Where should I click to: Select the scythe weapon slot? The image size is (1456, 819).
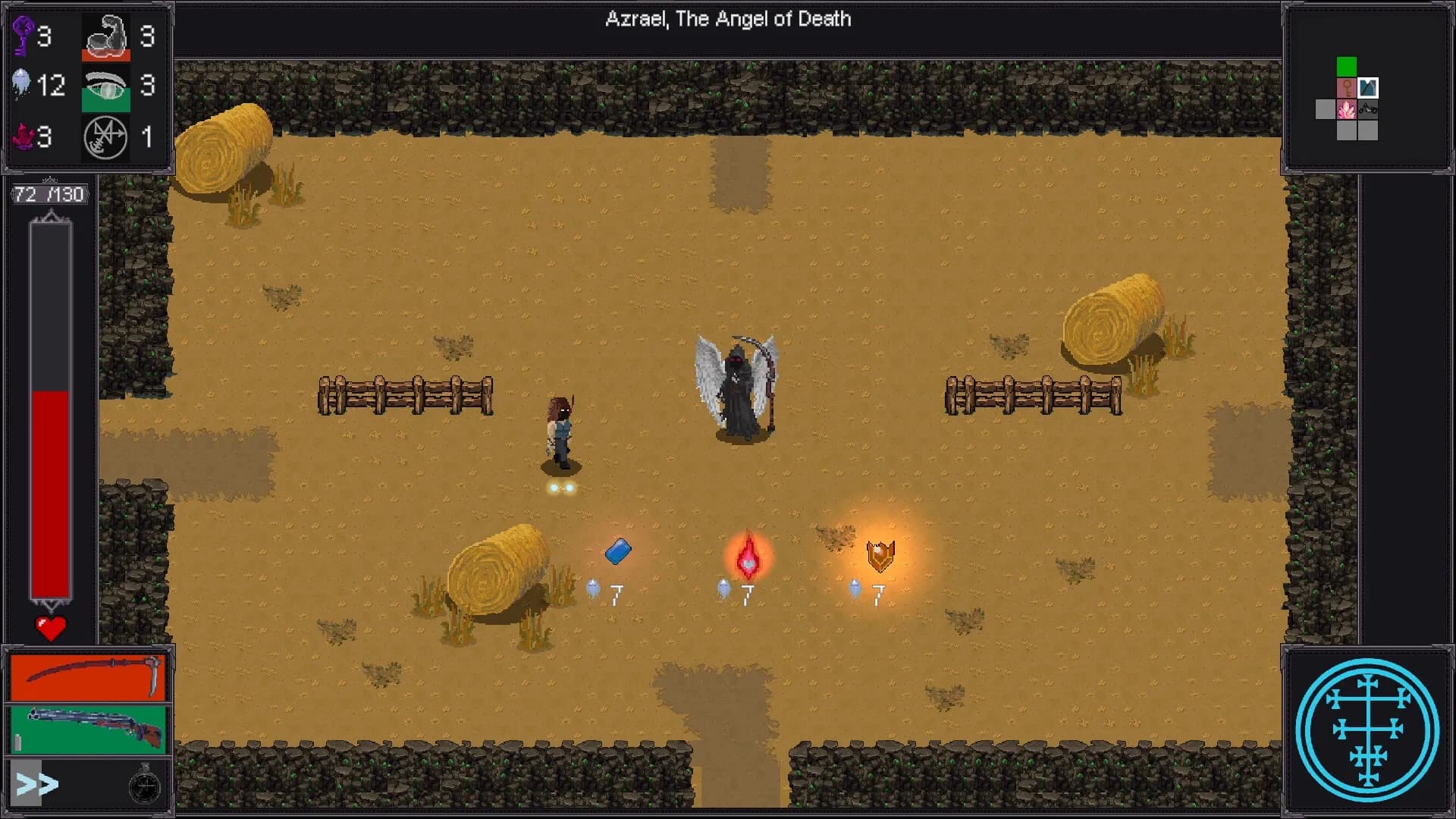[87, 676]
